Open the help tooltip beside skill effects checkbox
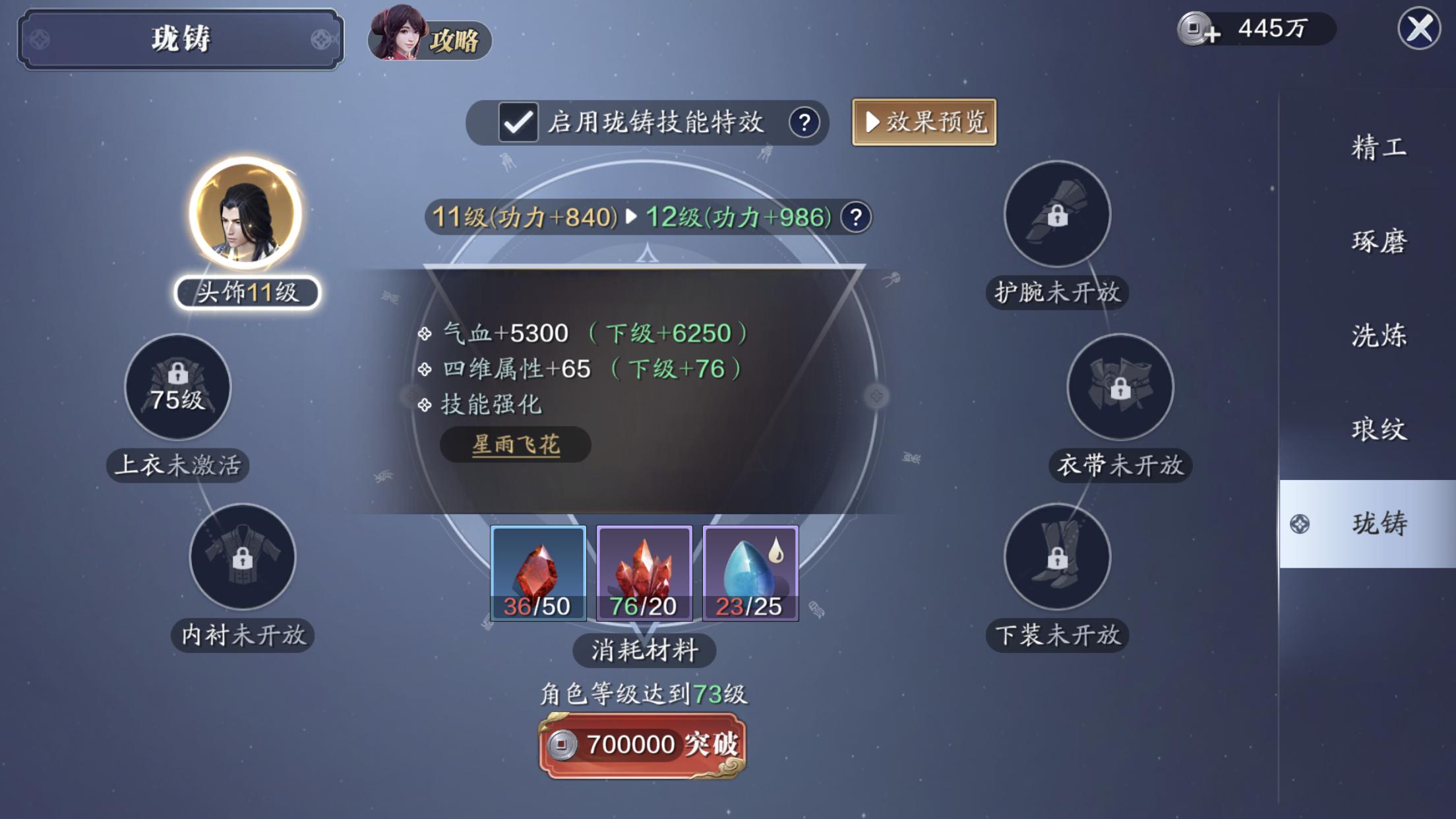Image resolution: width=1456 pixels, height=819 pixels. (x=804, y=124)
